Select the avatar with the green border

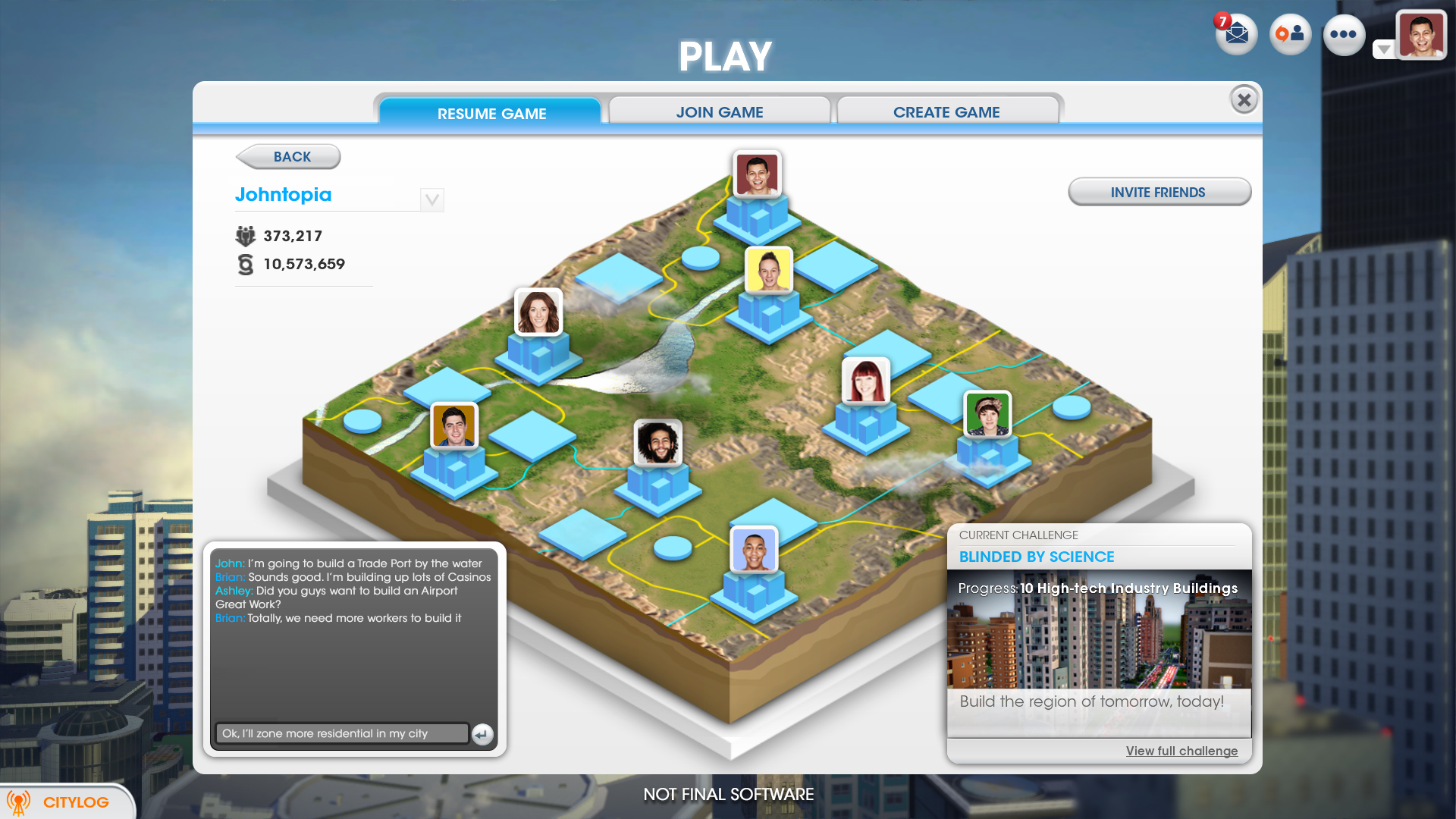[987, 415]
